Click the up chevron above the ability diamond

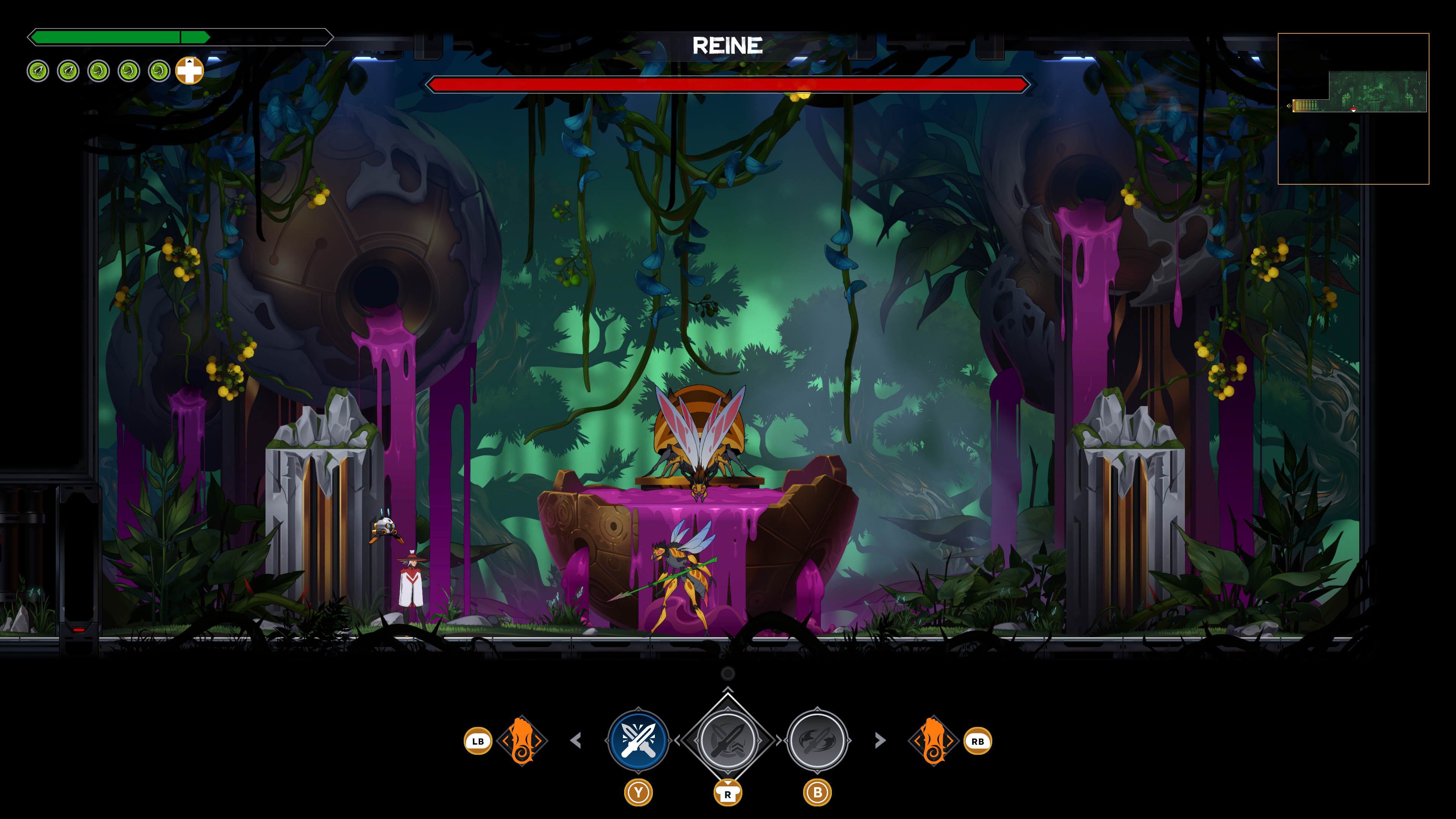pyautogui.click(x=728, y=690)
